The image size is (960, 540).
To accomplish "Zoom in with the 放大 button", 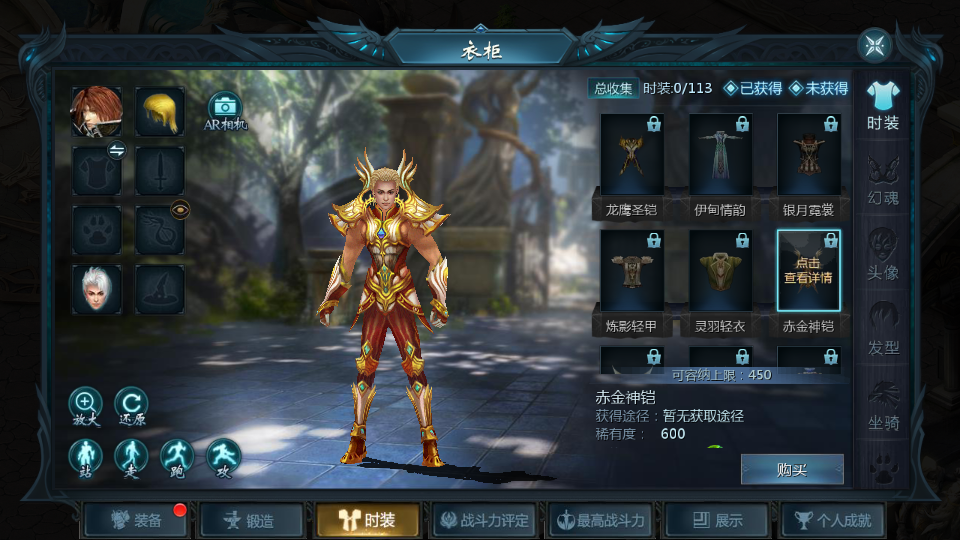I will [85, 404].
